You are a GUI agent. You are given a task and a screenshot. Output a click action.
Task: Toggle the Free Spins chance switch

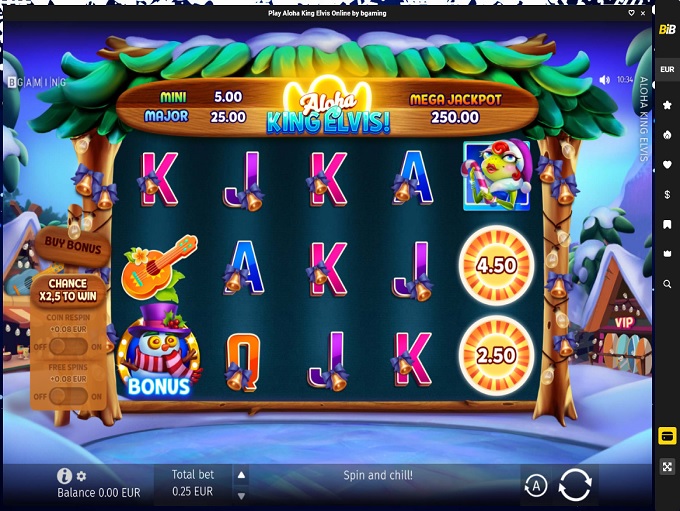coord(68,395)
